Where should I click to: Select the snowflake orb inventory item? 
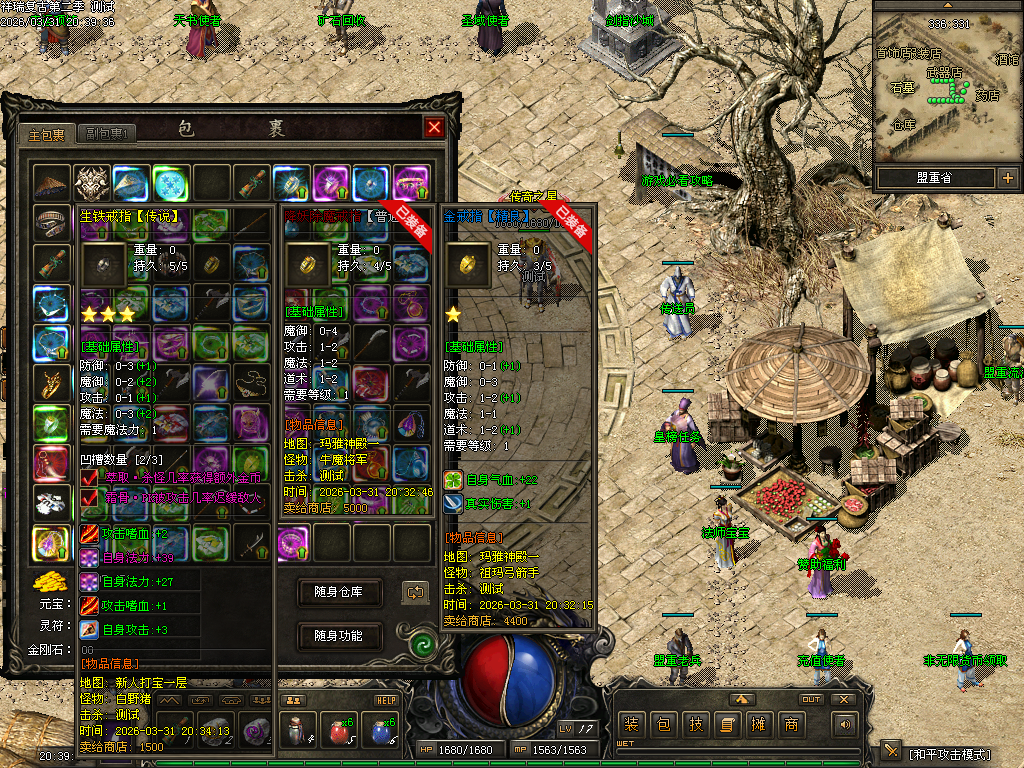171,184
